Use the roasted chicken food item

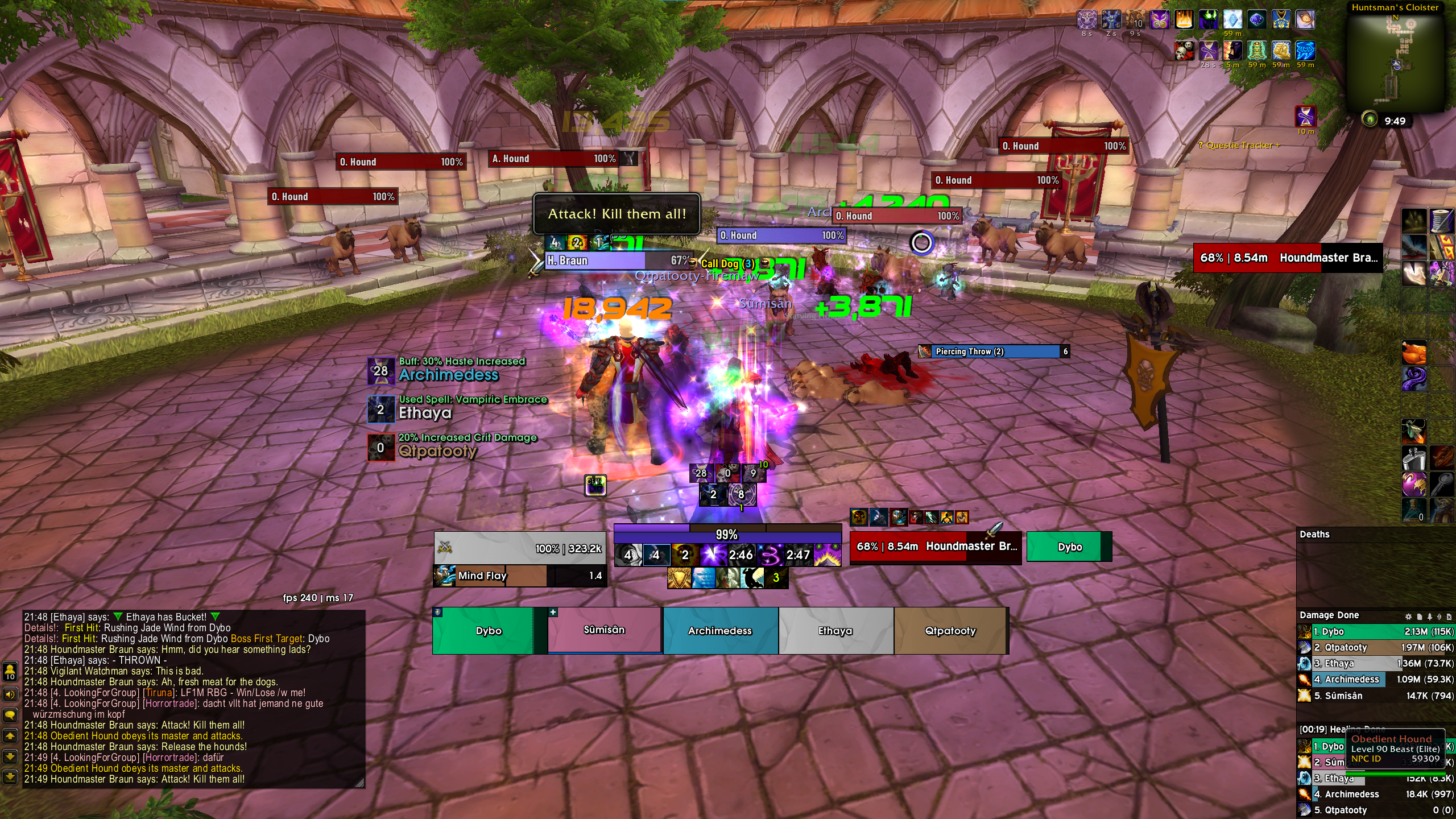click(1414, 354)
